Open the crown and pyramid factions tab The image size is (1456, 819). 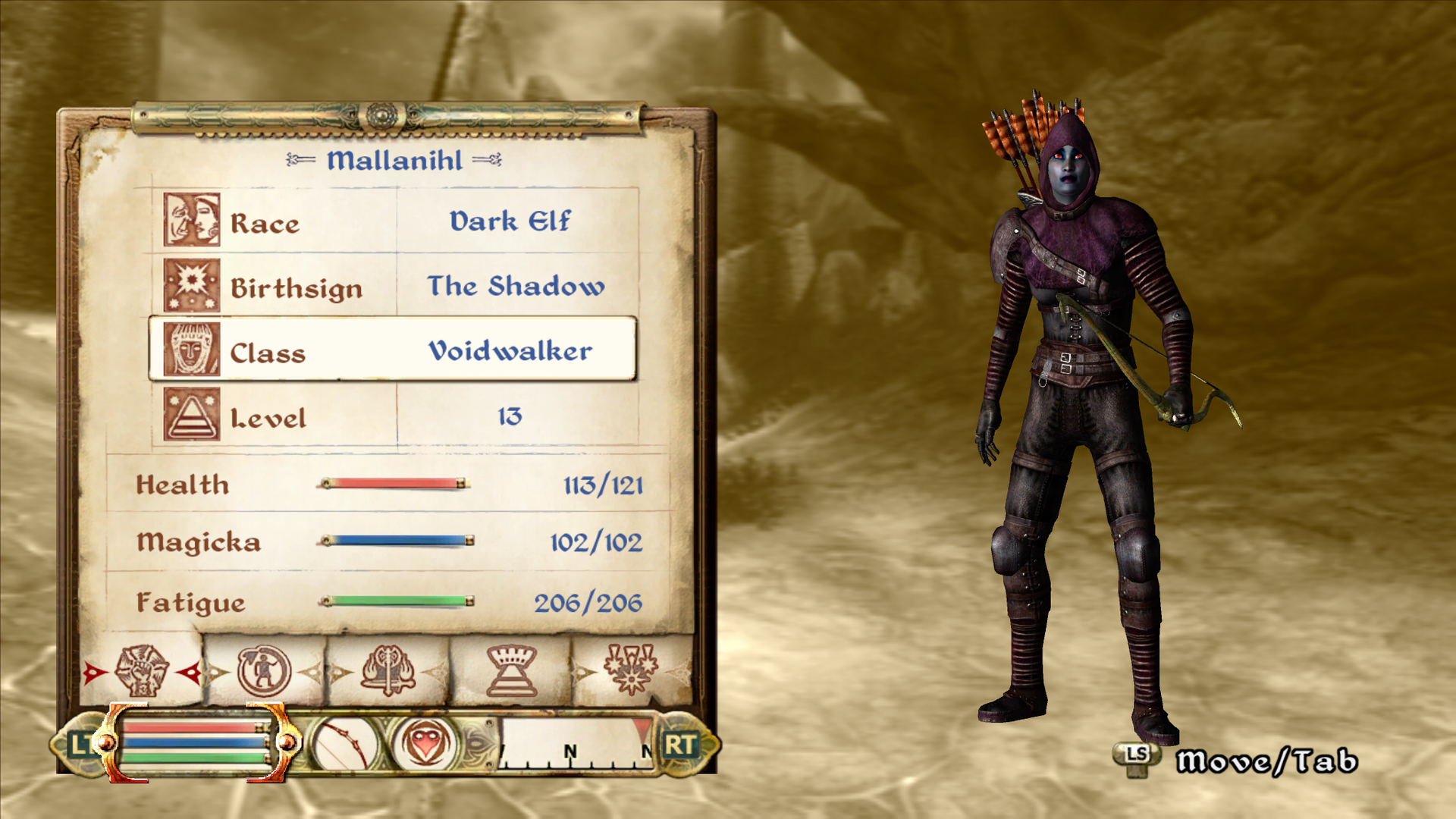point(512,670)
